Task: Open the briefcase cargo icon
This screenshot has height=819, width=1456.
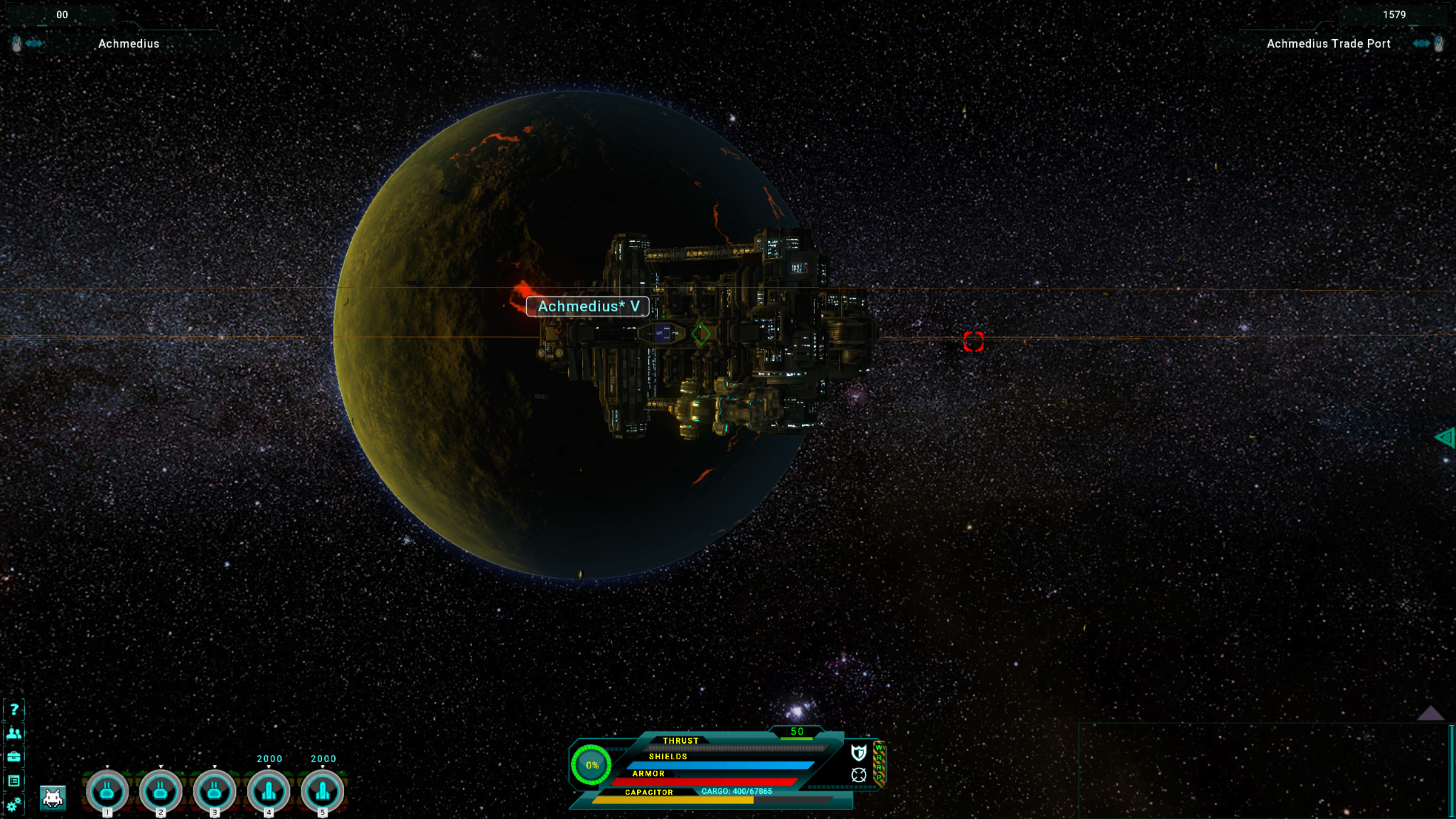Action: (14, 757)
